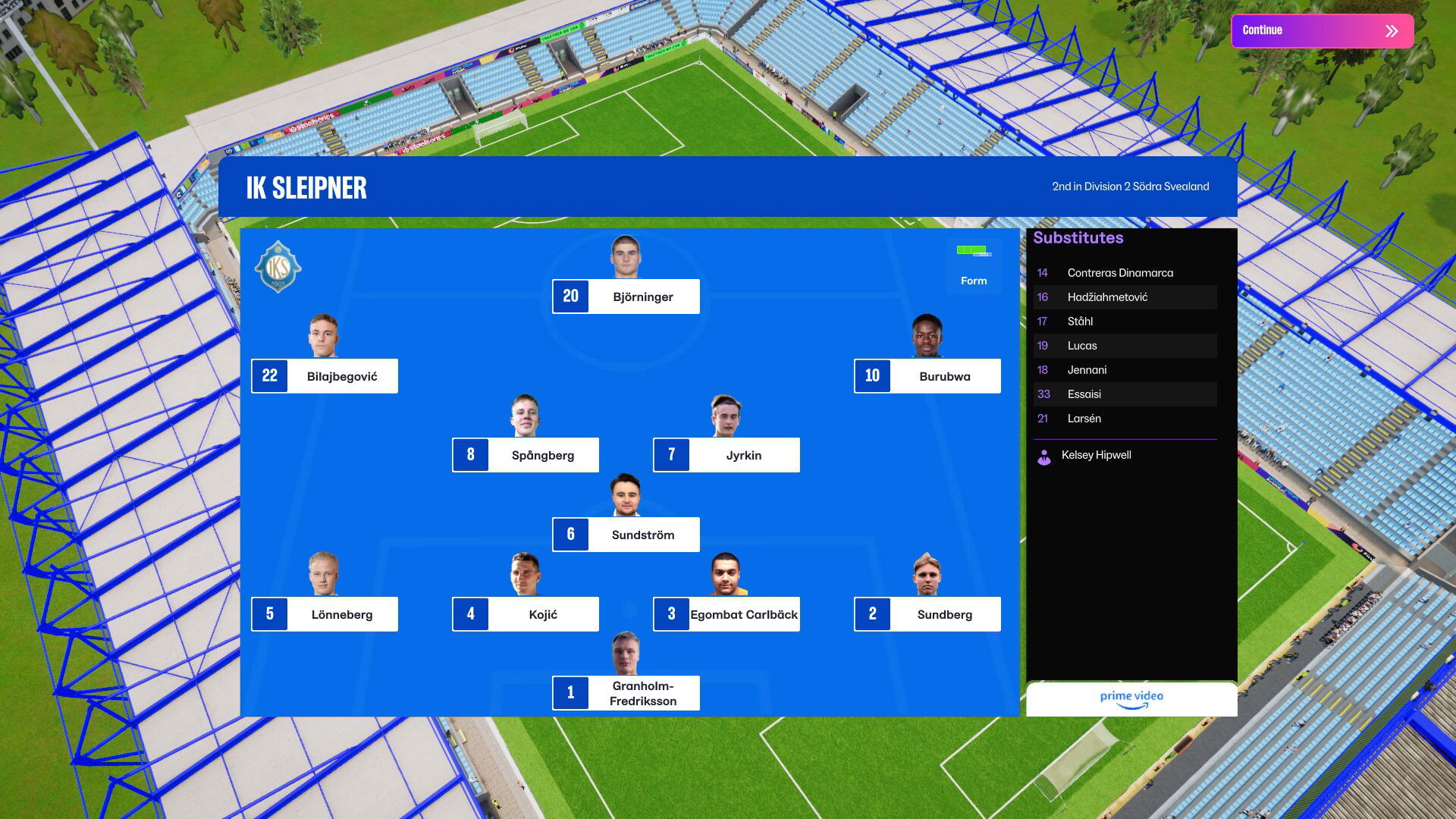Image resolution: width=1456 pixels, height=819 pixels.
Task: Choose Sundberg number 2 card
Action: click(x=927, y=614)
